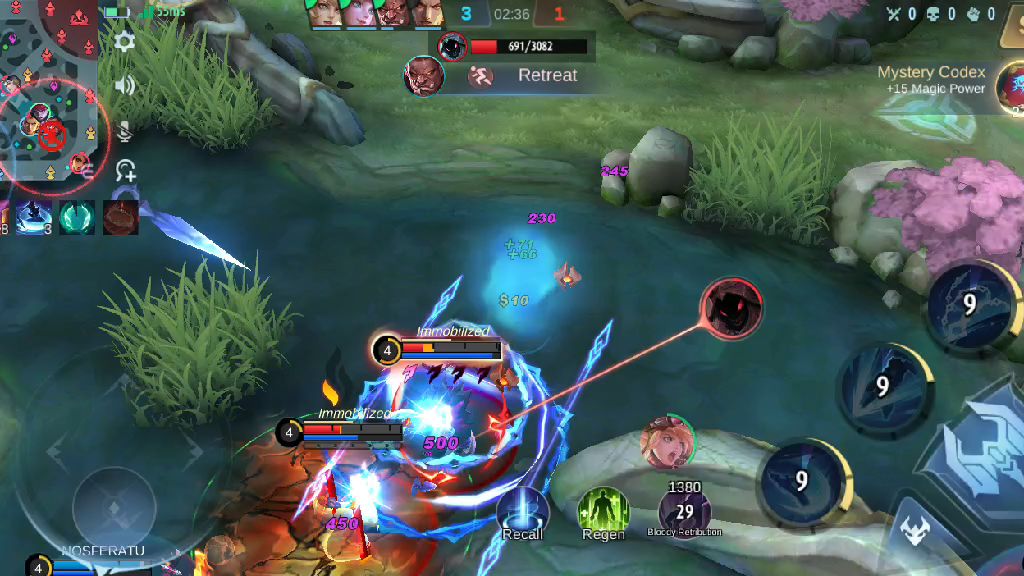Select the blonde ally hero portrait
The width and height of the screenshot is (1024, 576).
(x=667, y=442)
